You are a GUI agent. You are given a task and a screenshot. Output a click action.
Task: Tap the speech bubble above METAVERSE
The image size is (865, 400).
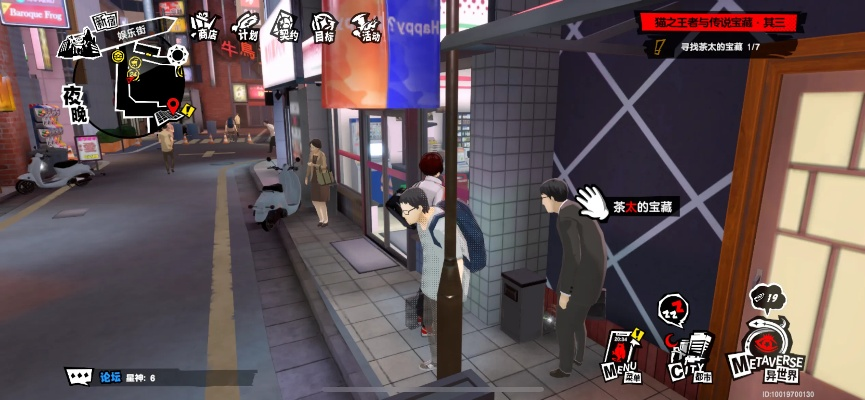point(768,297)
